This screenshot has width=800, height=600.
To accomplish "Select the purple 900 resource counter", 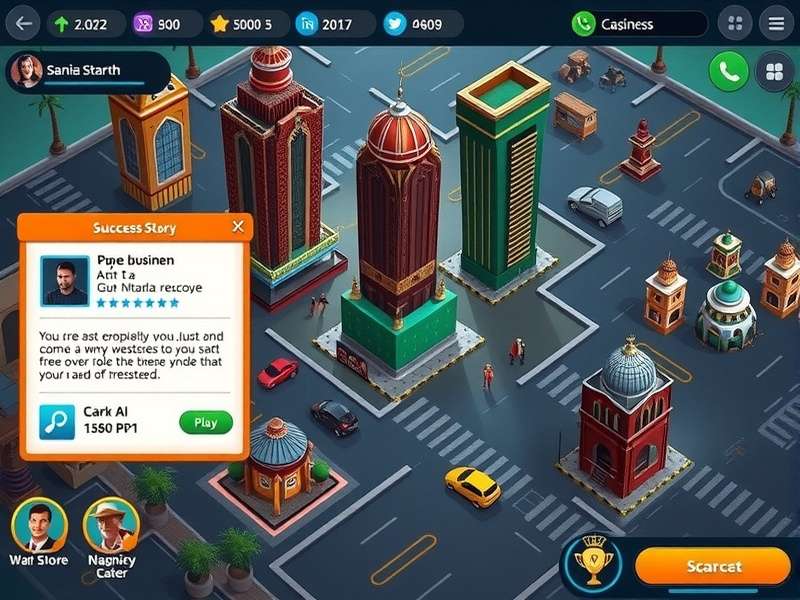I will [x=158, y=24].
